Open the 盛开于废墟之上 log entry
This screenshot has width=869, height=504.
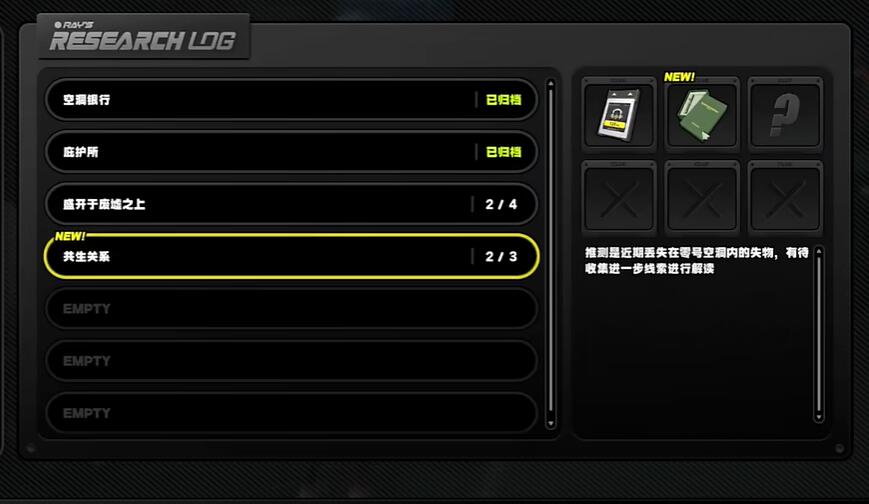[x=291, y=204]
